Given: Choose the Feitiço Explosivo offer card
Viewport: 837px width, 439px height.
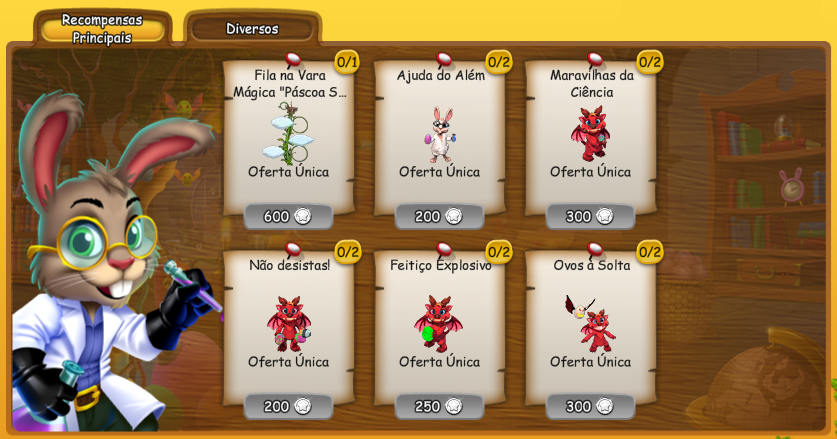Looking at the screenshot, I should (x=439, y=323).
